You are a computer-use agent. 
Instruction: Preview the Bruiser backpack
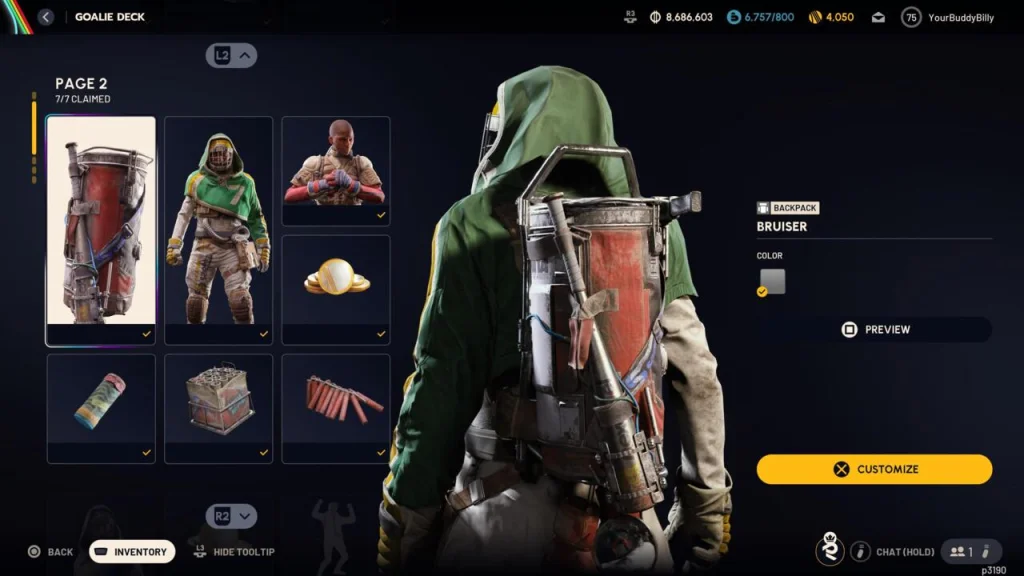874,329
